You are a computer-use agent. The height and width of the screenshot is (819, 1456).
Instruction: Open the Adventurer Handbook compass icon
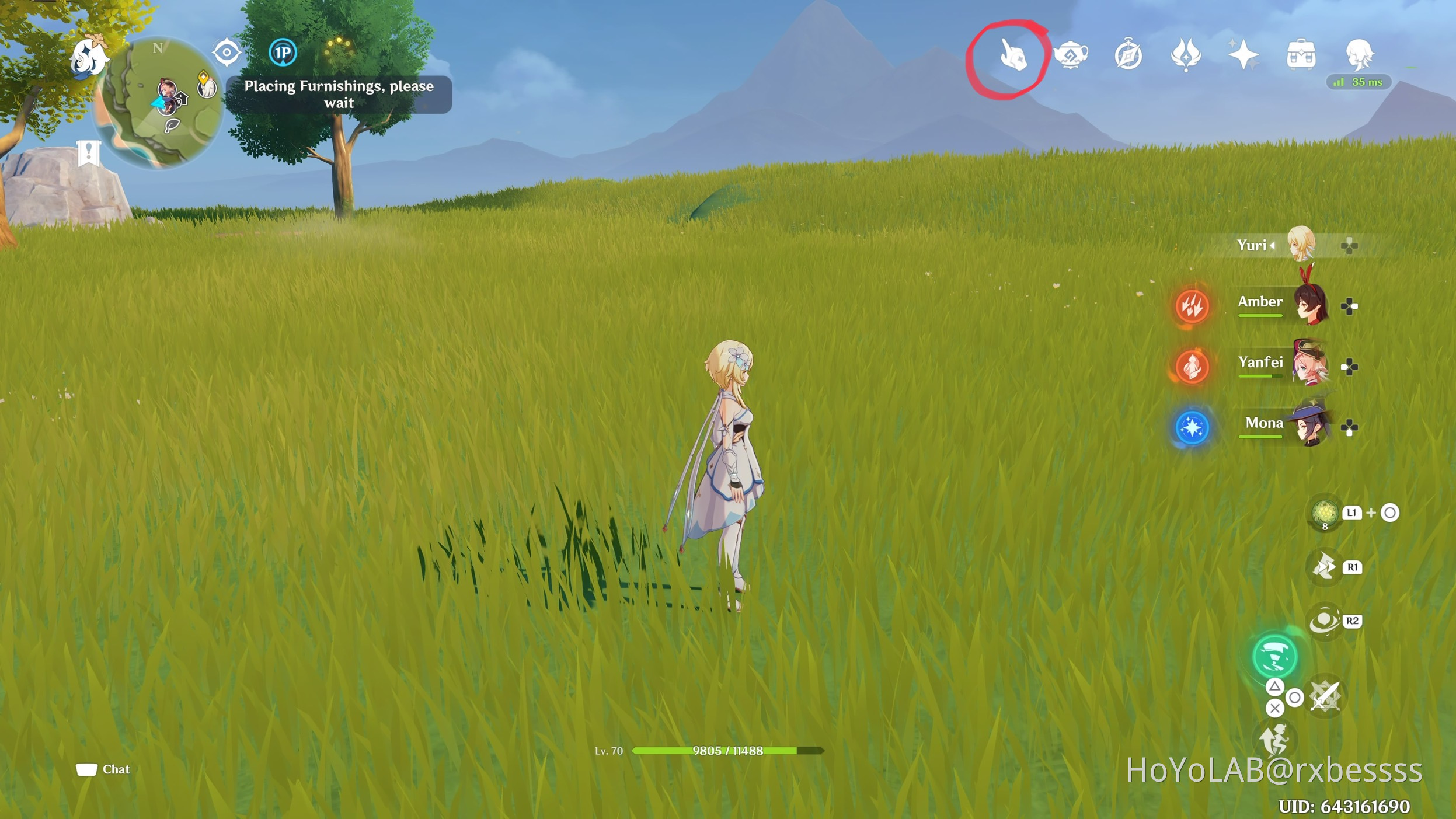click(1129, 54)
